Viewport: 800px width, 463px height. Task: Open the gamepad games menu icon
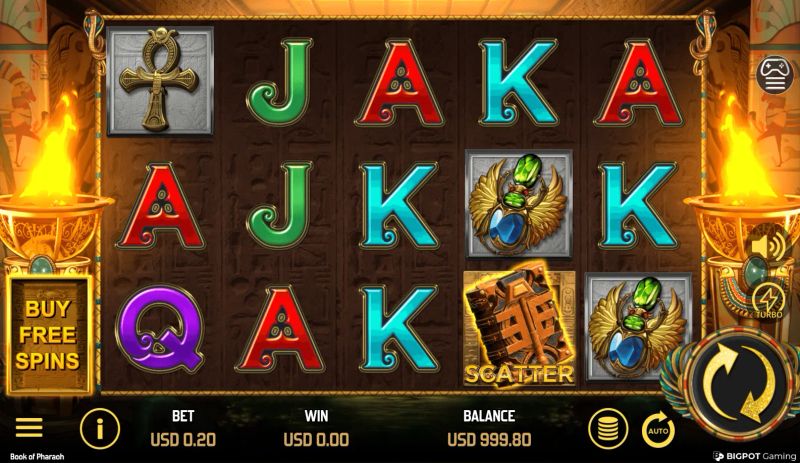pyautogui.click(x=775, y=75)
